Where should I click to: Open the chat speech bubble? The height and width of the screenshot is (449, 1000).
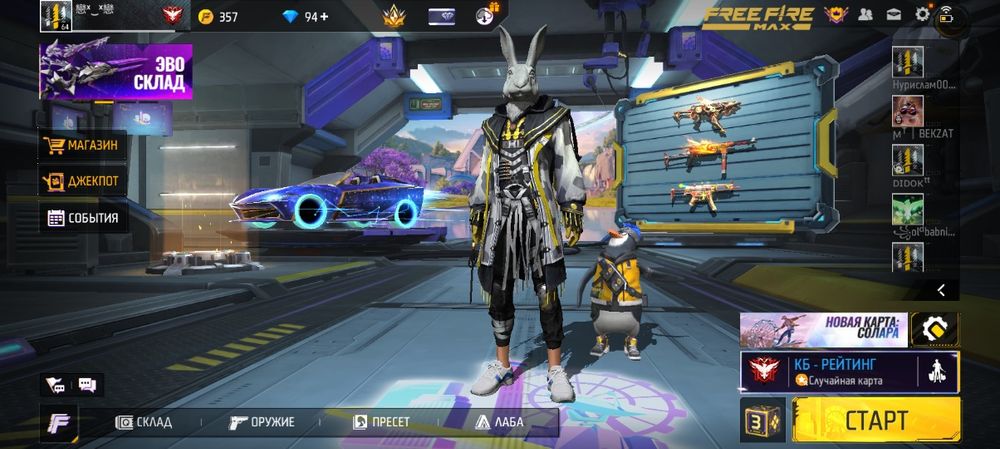pyautogui.click(x=86, y=384)
